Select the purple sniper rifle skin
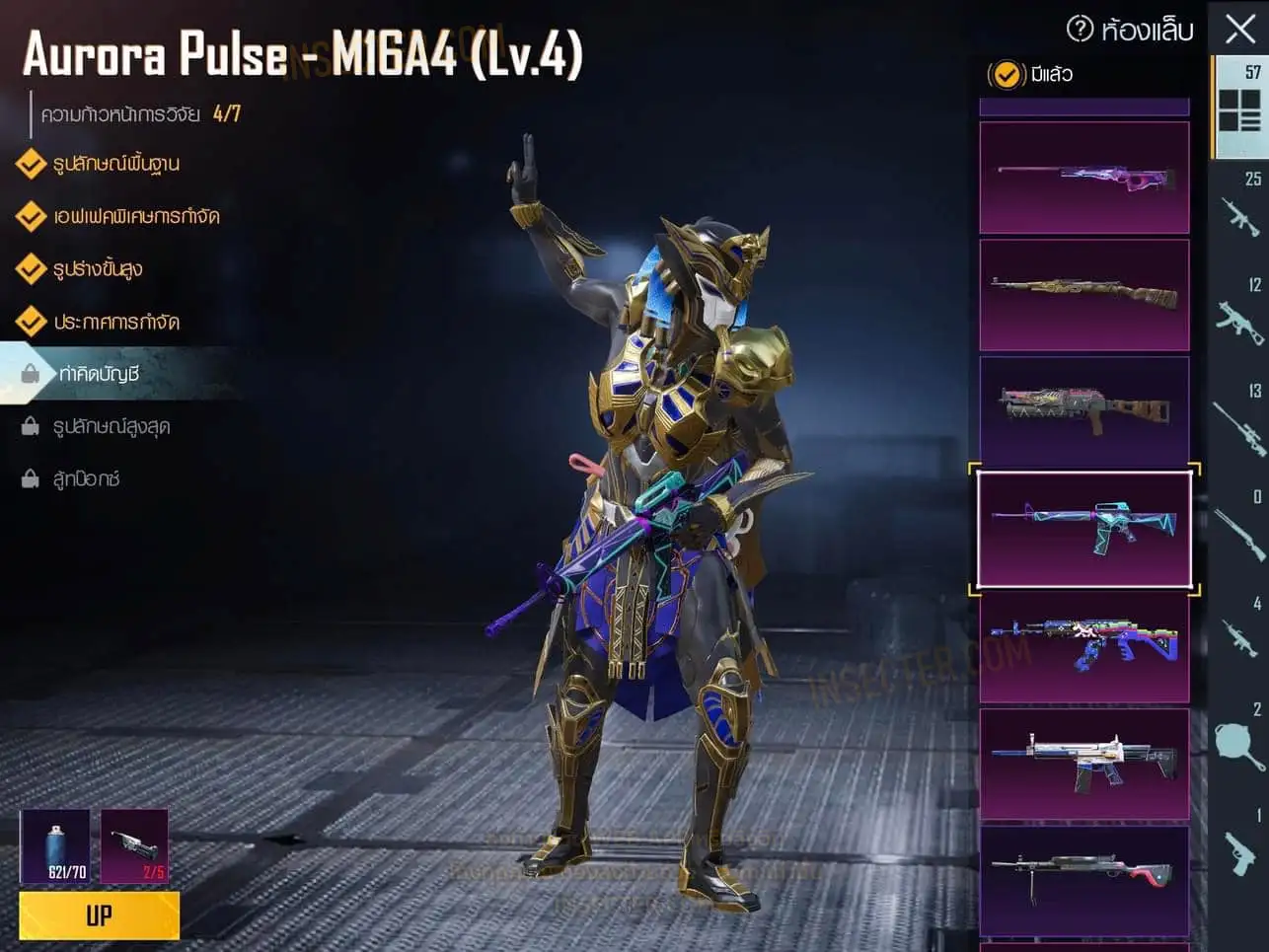The width and height of the screenshot is (1269, 952). point(1083,178)
